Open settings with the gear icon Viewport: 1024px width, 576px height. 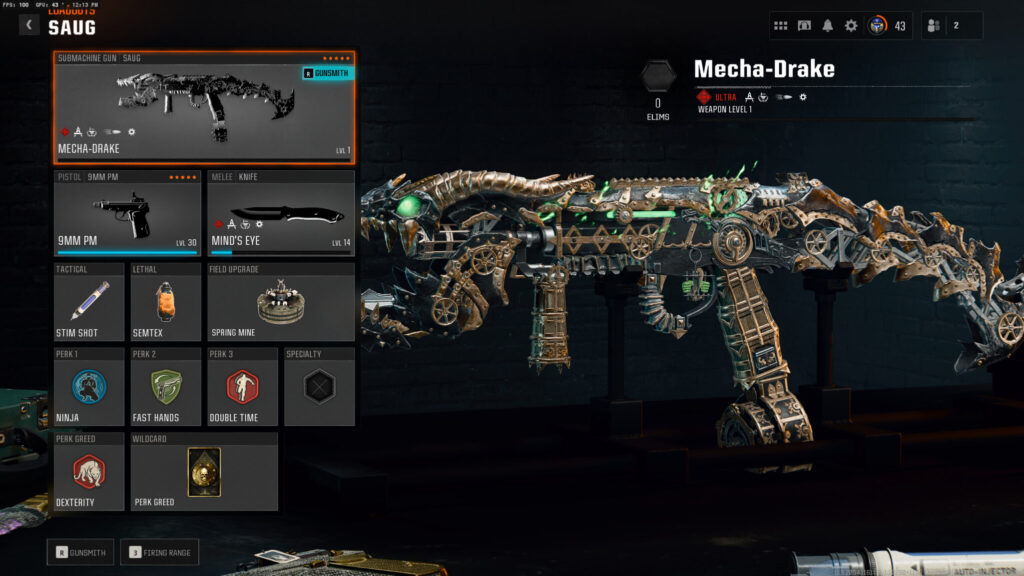851,26
